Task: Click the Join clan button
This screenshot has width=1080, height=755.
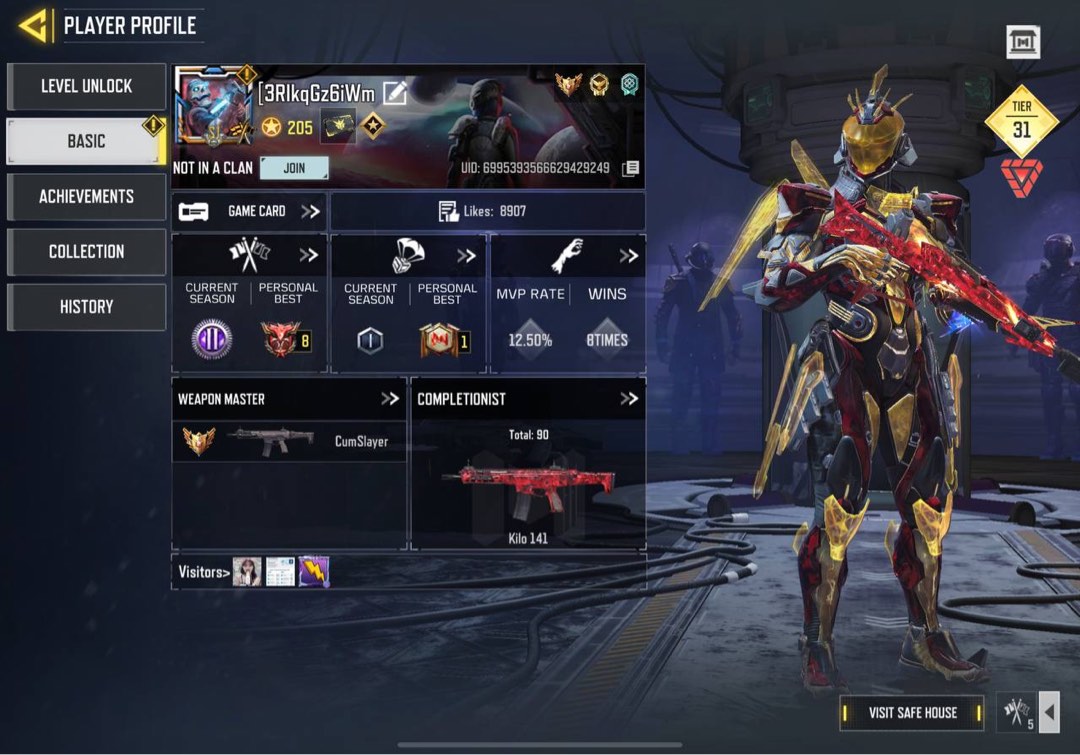Action: [x=294, y=168]
